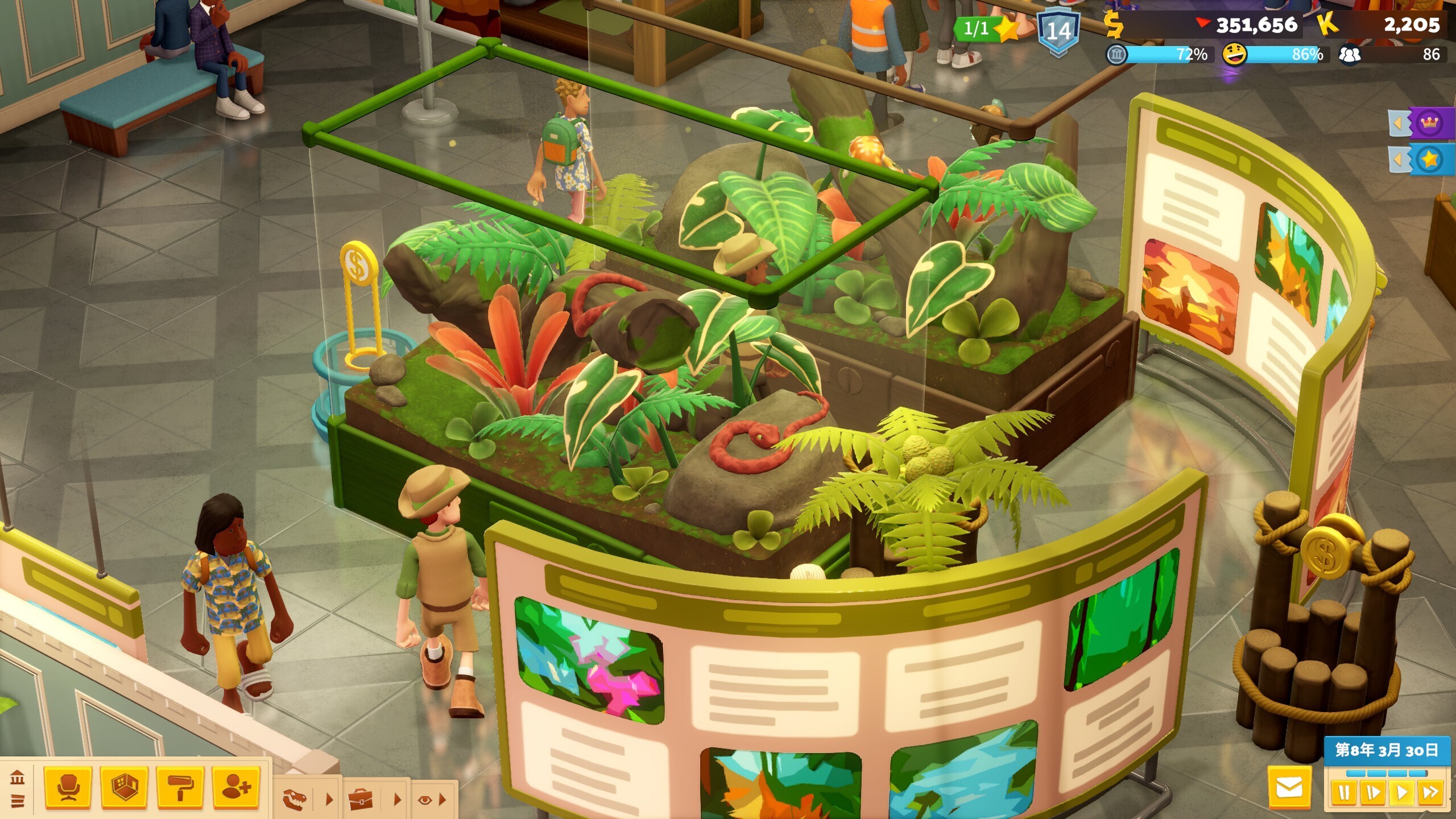The width and height of the screenshot is (1456, 819).
Task: Open the dinosaur skull exhibits tab
Action: pyautogui.click(x=295, y=799)
